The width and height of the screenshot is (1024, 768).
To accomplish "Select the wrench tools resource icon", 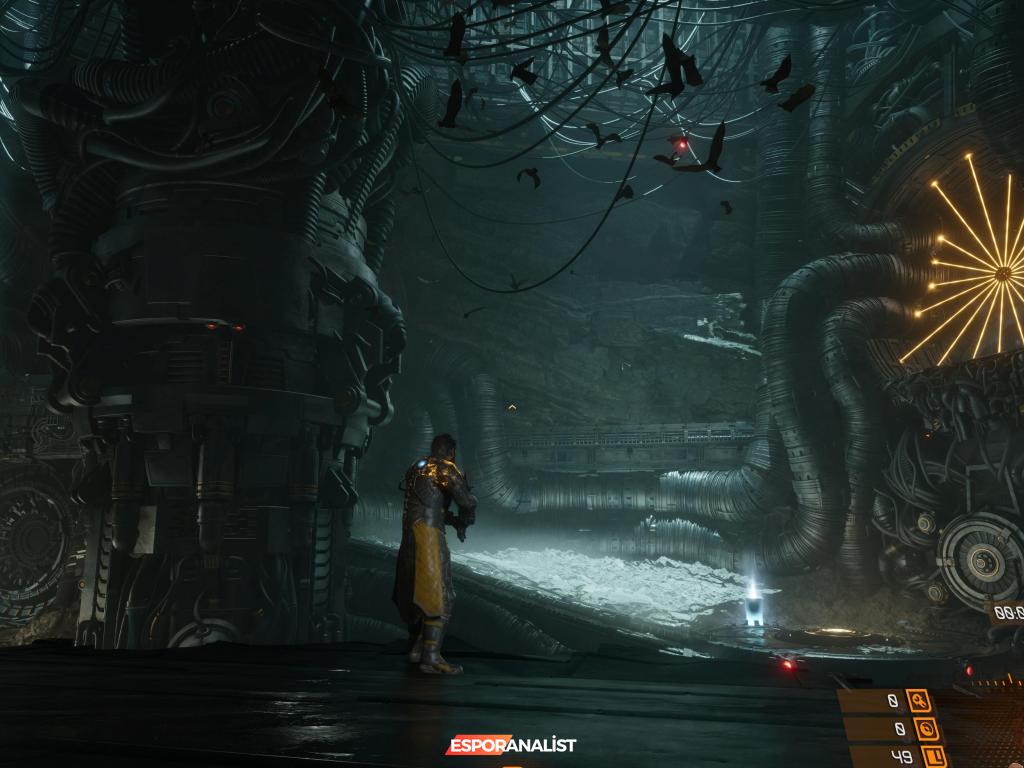I will (x=918, y=701).
